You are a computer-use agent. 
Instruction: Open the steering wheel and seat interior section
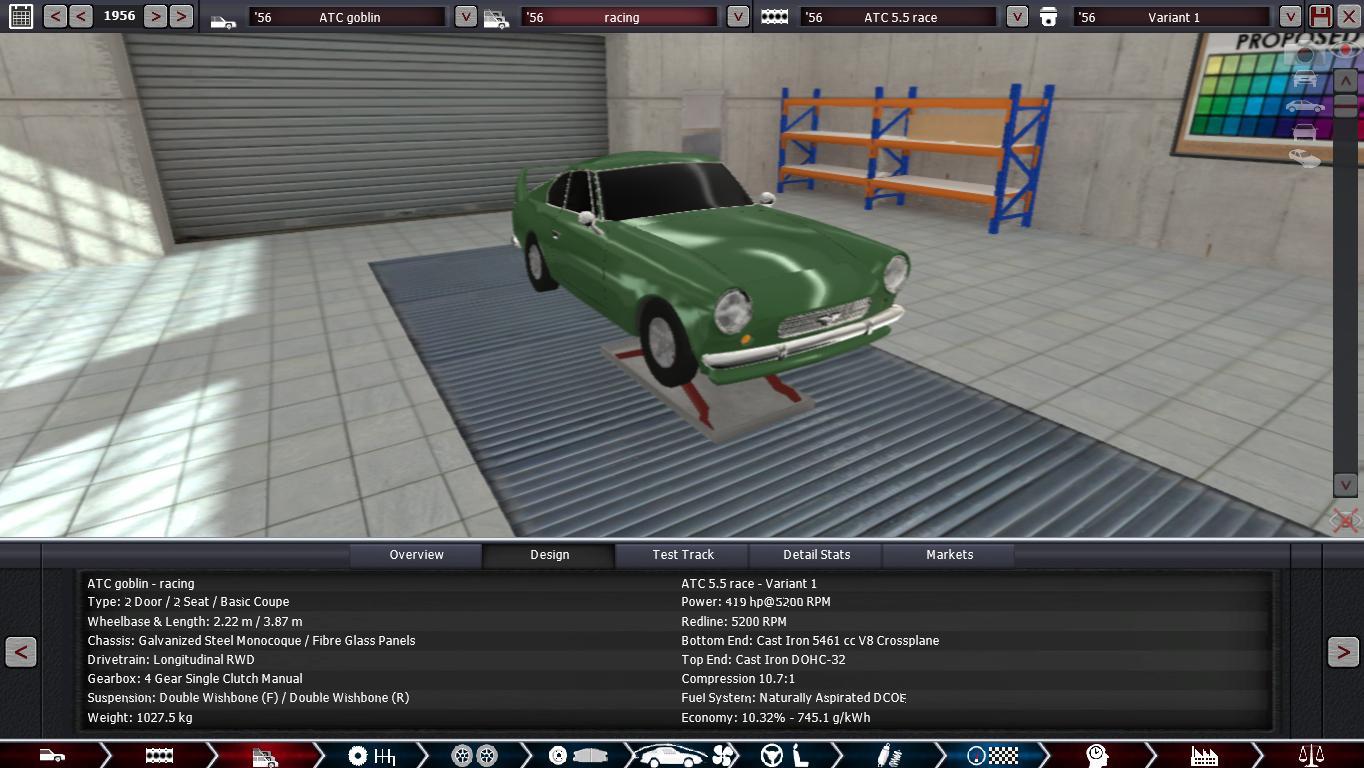pos(784,756)
